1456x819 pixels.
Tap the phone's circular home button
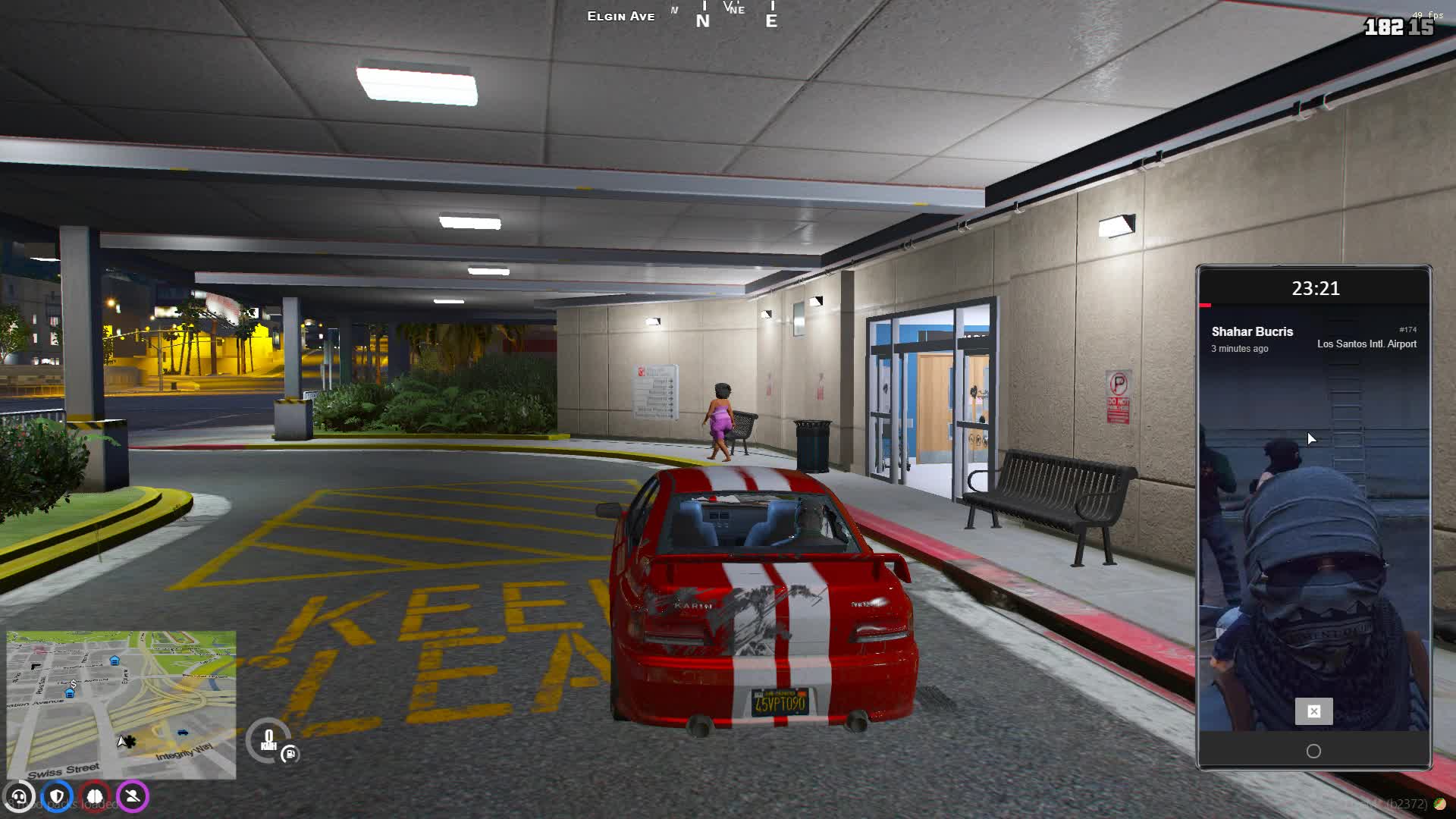click(x=1313, y=751)
